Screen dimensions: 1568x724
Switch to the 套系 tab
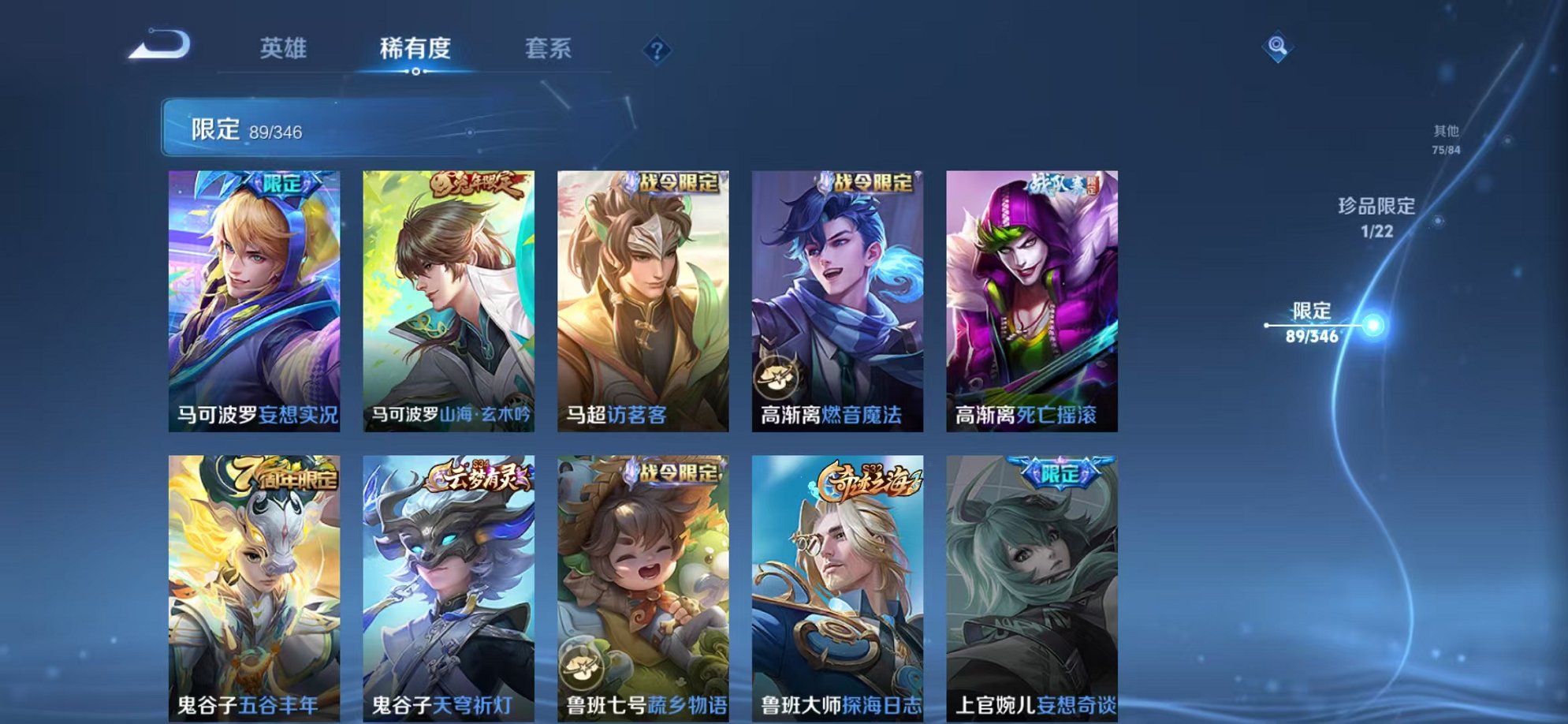tap(550, 49)
